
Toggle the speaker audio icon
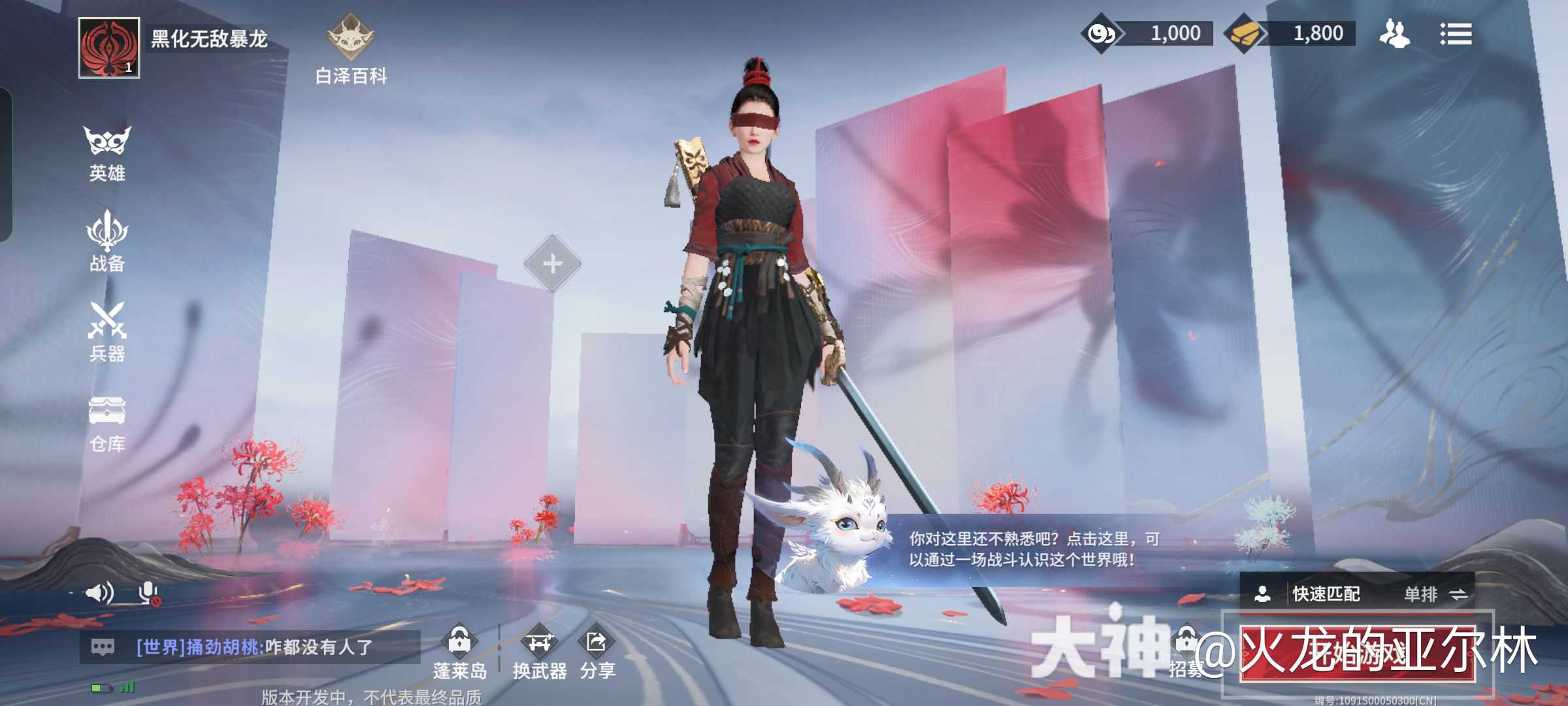click(99, 594)
